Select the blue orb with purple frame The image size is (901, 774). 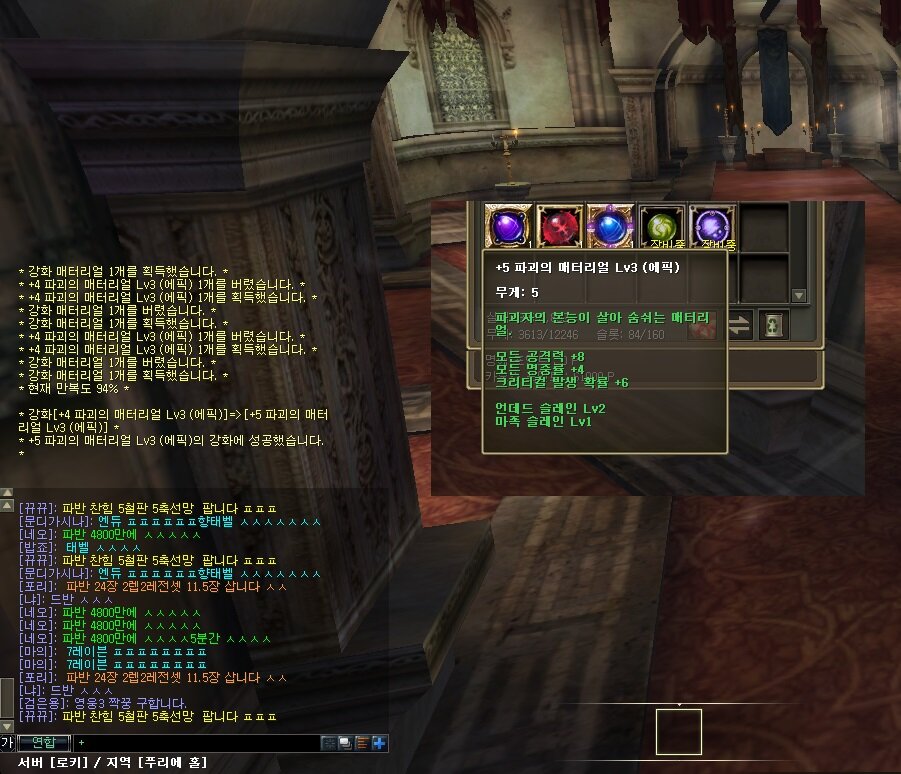pos(611,226)
